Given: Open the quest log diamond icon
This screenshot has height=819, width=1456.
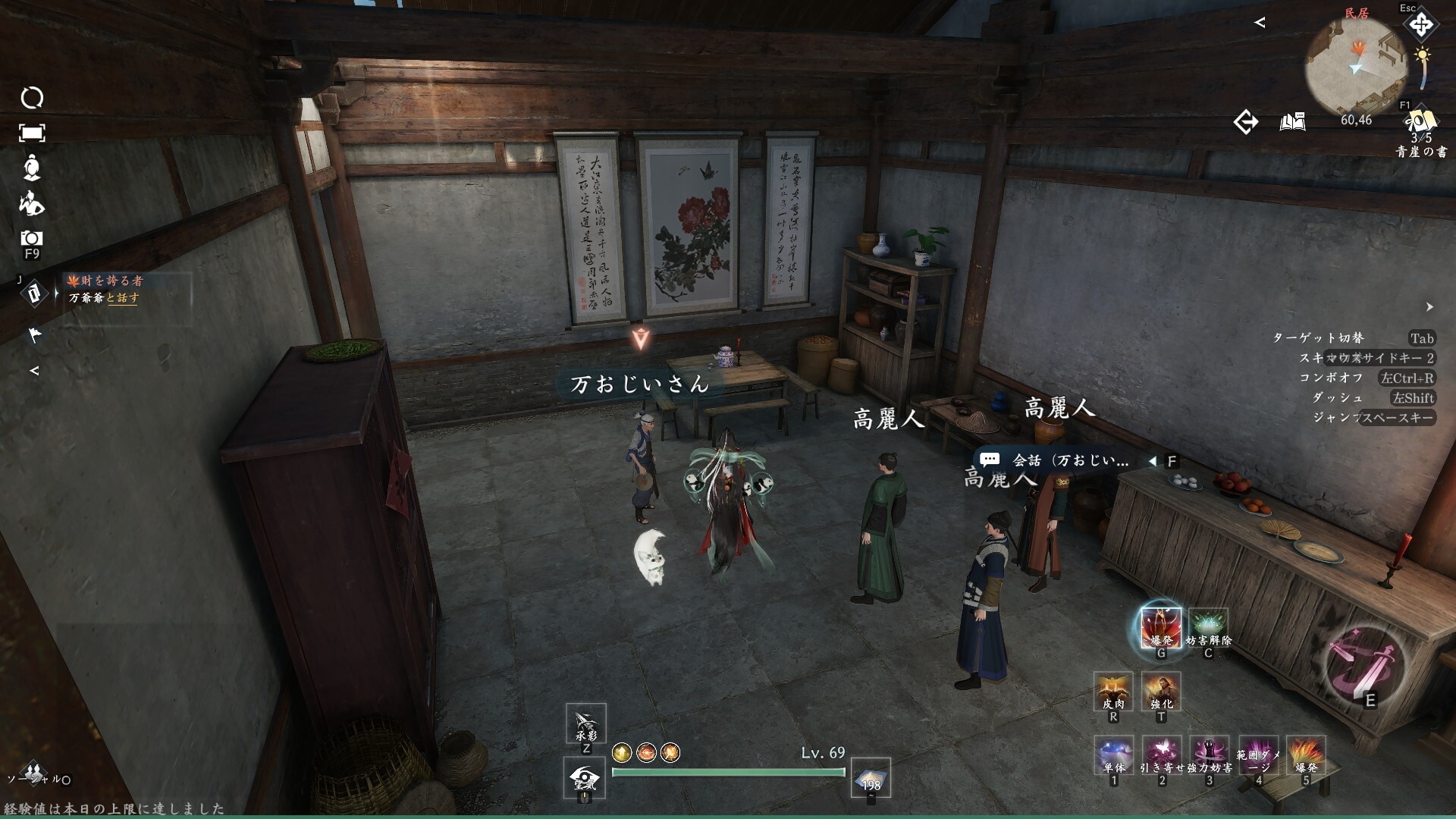Looking at the screenshot, I should 33,293.
